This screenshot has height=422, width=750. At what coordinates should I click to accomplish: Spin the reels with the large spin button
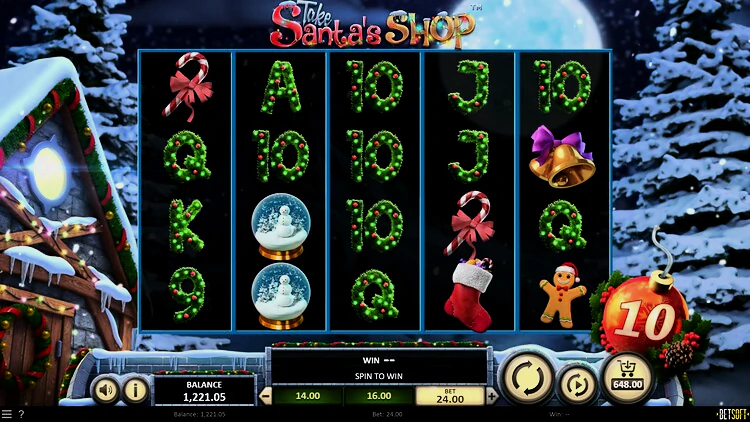tap(526, 379)
